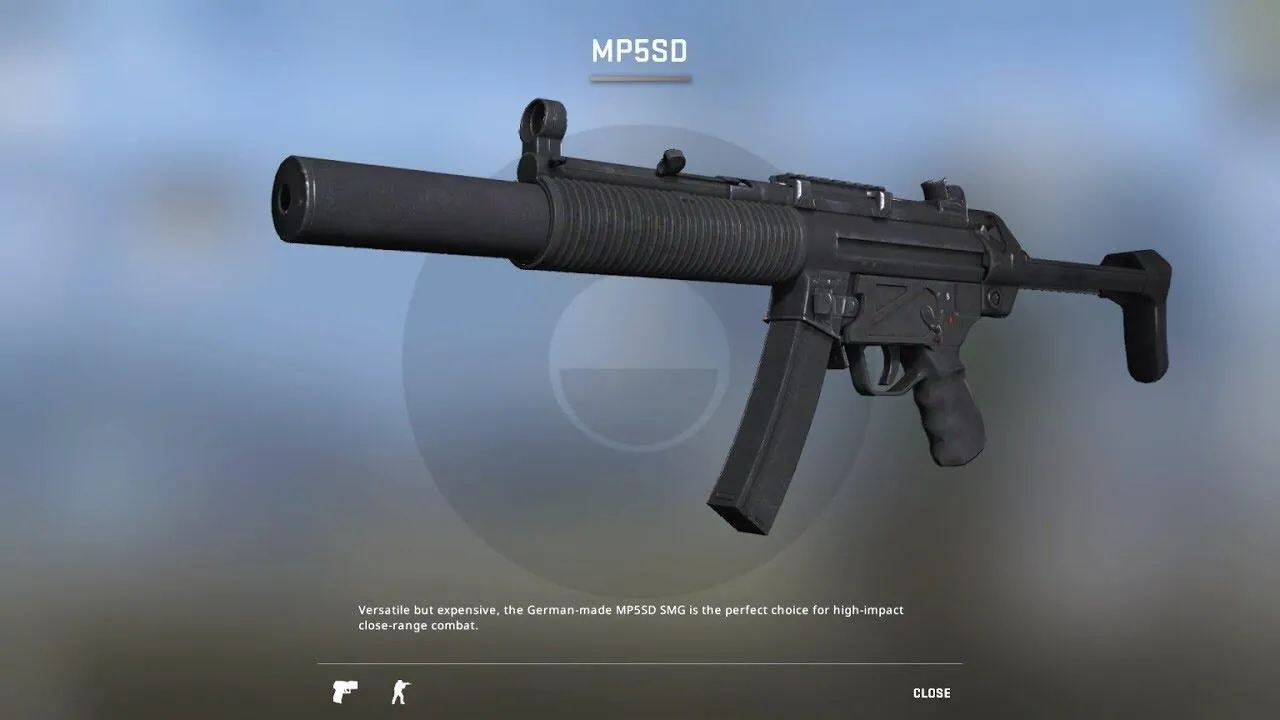Click the CLOSE button
The width and height of the screenshot is (1280, 720).
(932, 692)
